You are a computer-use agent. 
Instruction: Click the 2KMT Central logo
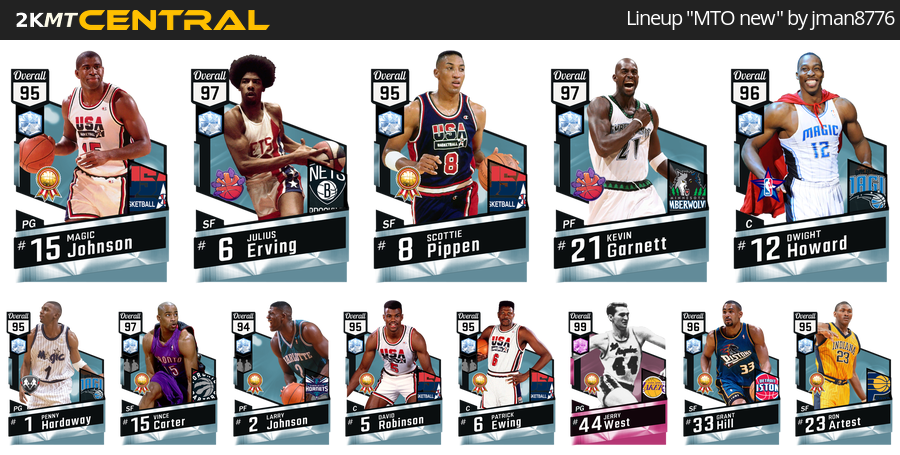pos(136,20)
